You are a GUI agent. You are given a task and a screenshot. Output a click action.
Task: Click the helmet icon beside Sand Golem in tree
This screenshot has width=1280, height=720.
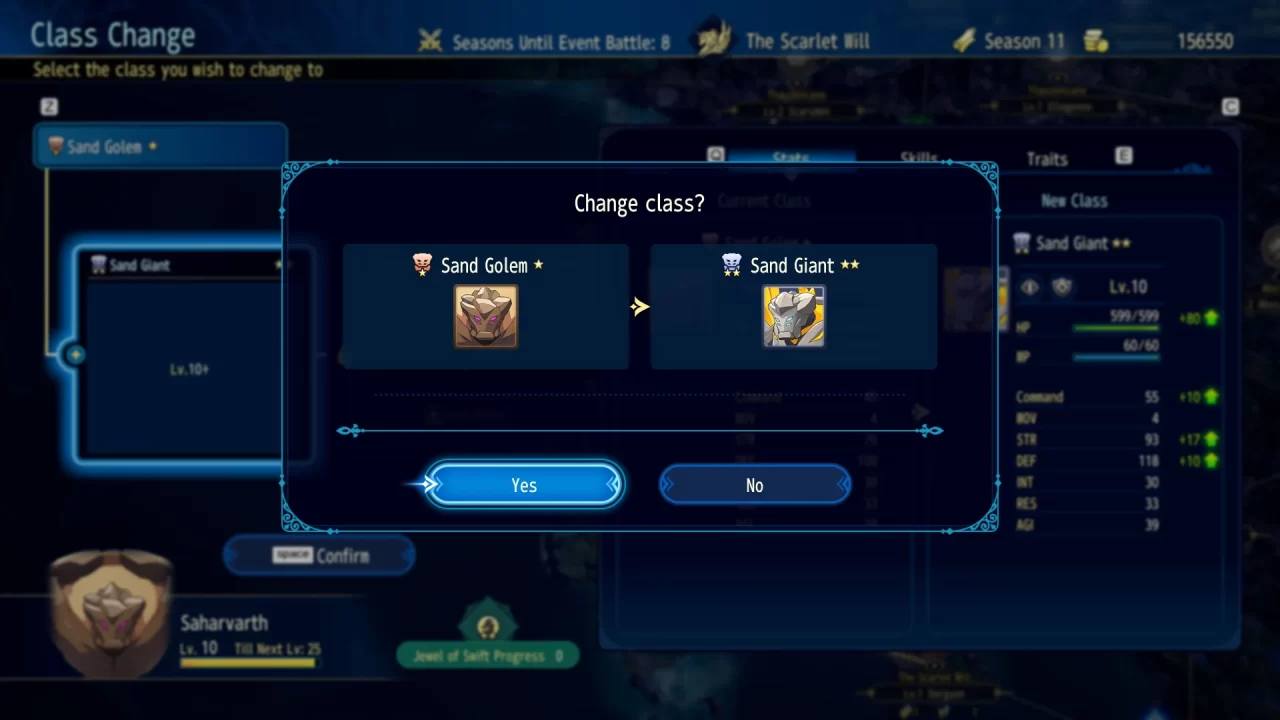(57, 145)
